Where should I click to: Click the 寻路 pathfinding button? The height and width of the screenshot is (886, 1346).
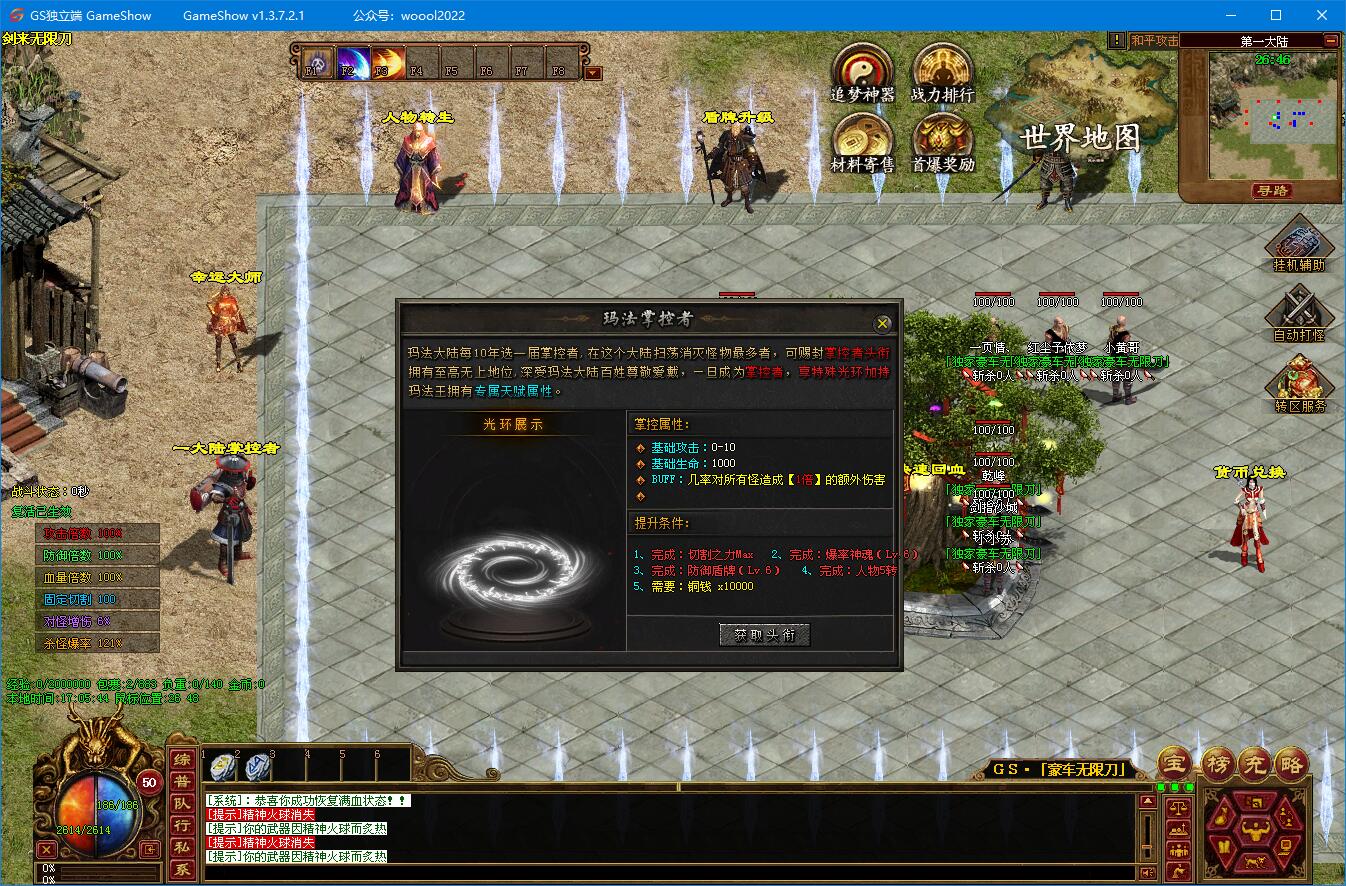coord(1272,190)
